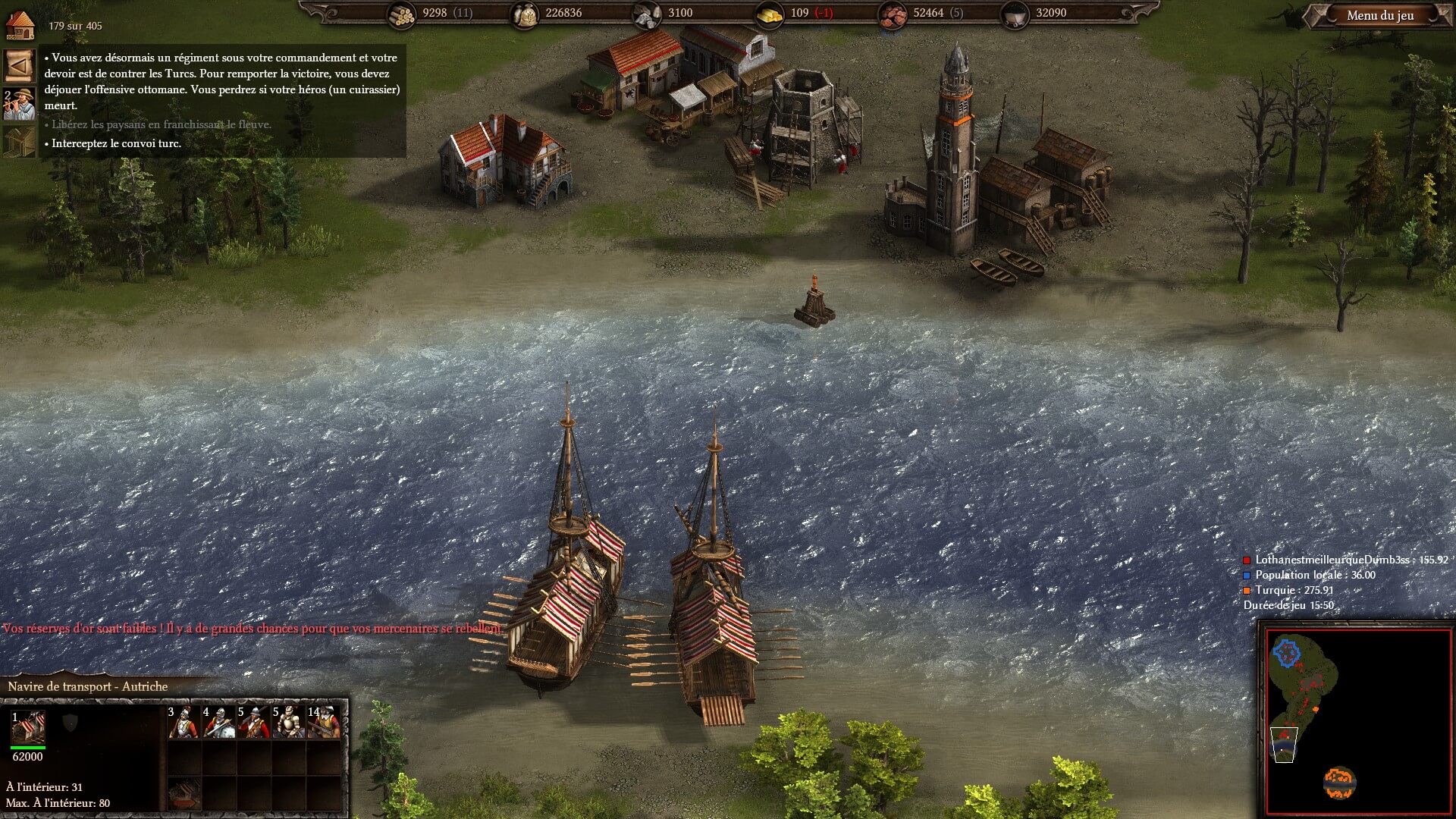Click the house population icon
The image size is (1456, 819).
click(x=20, y=25)
